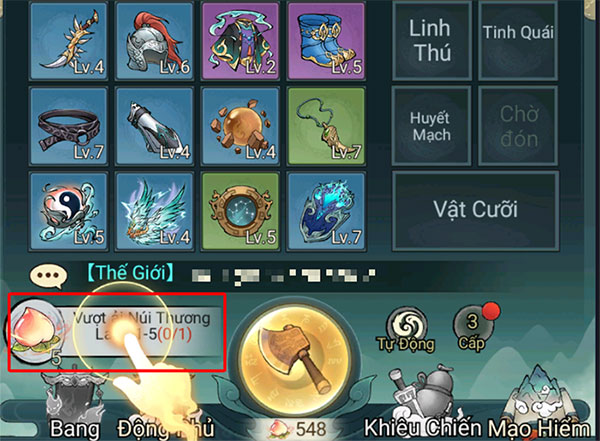The width and height of the screenshot is (600, 441).
Task: Select the Lv.5 yin-yang talisman slot
Action: (x=67, y=211)
